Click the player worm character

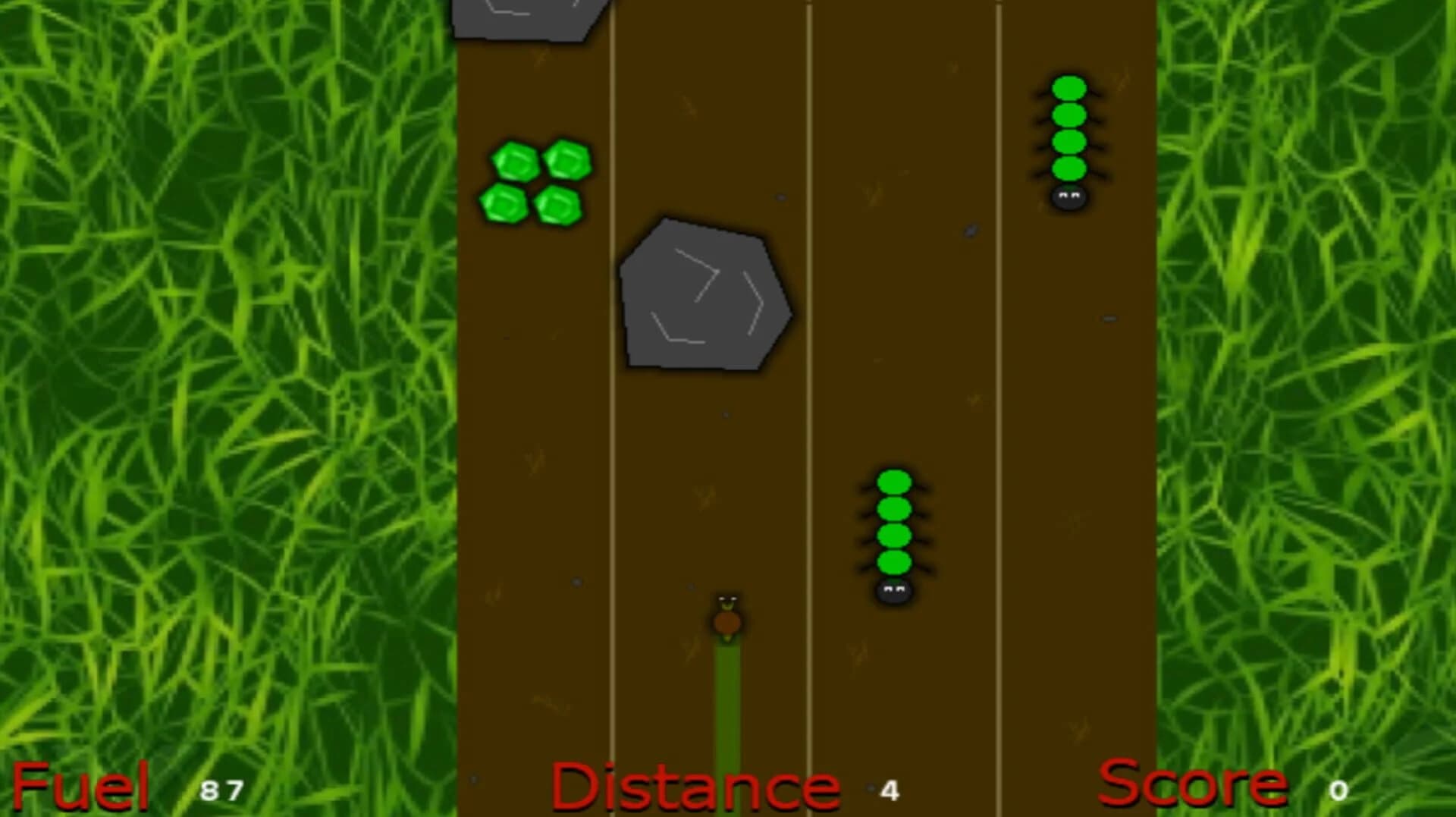click(727, 618)
